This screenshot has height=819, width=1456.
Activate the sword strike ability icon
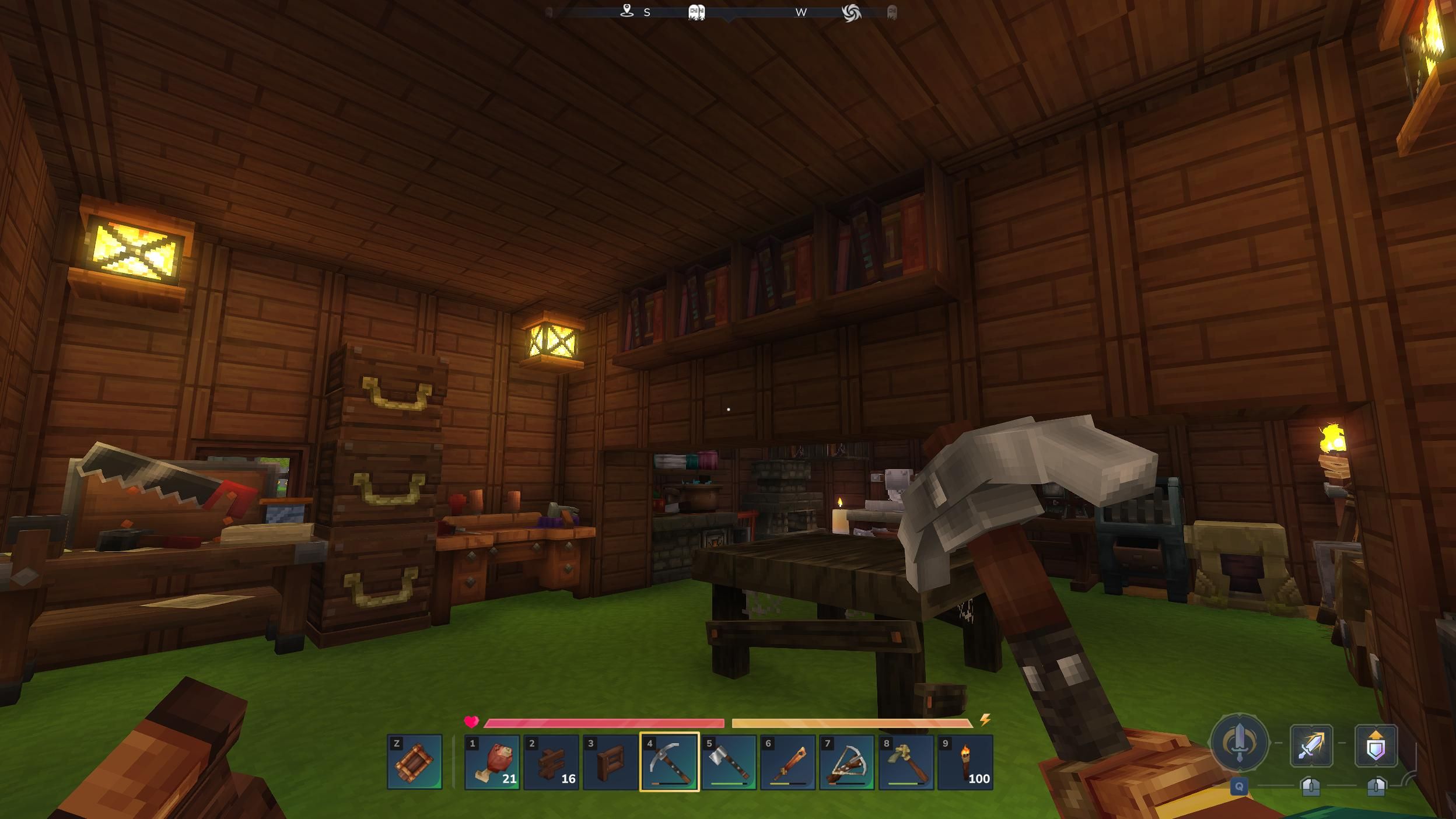1311,747
